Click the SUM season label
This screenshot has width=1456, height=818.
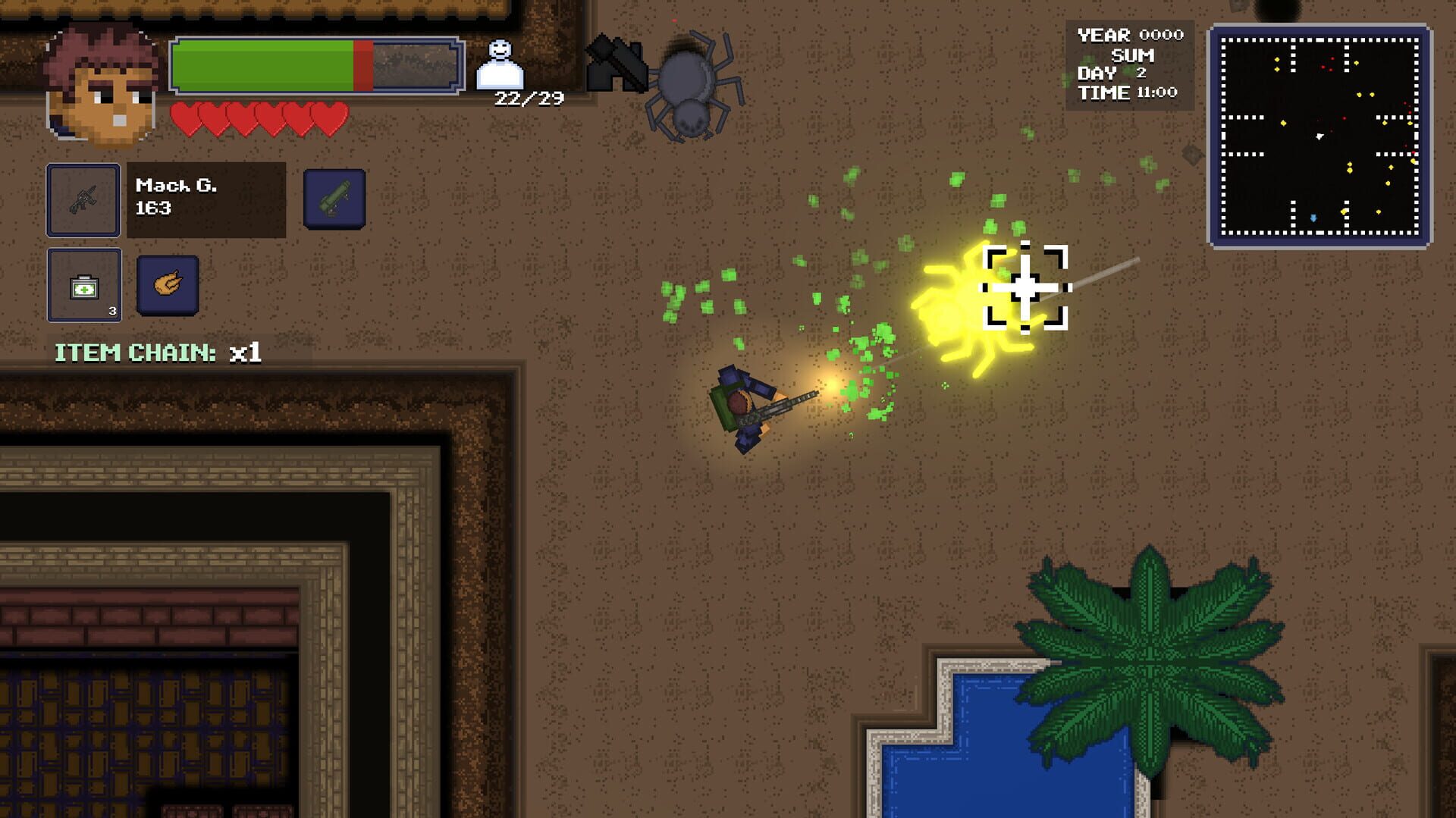1131,55
